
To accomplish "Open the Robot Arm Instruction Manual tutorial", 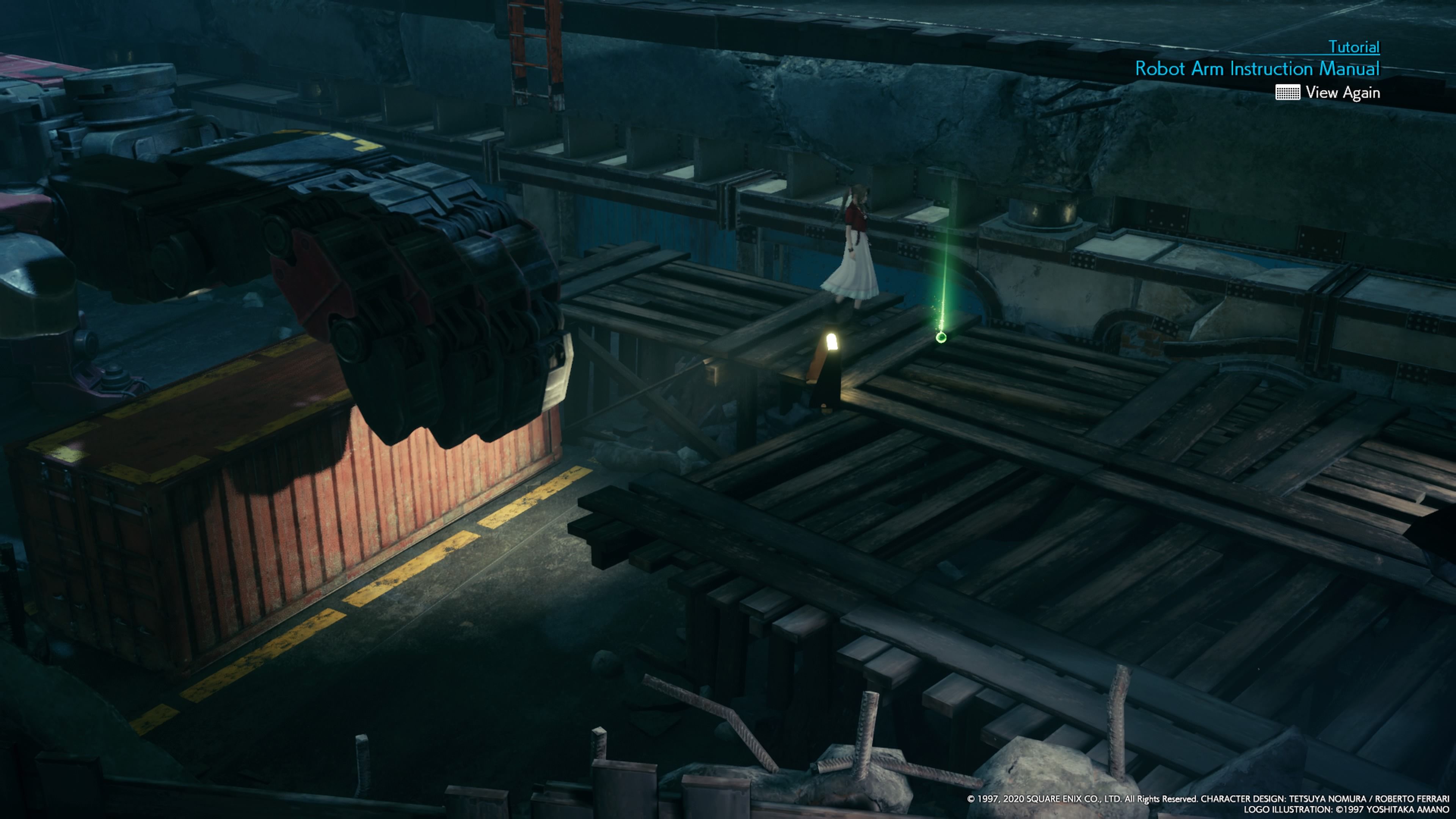I will (x=1257, y=69).
